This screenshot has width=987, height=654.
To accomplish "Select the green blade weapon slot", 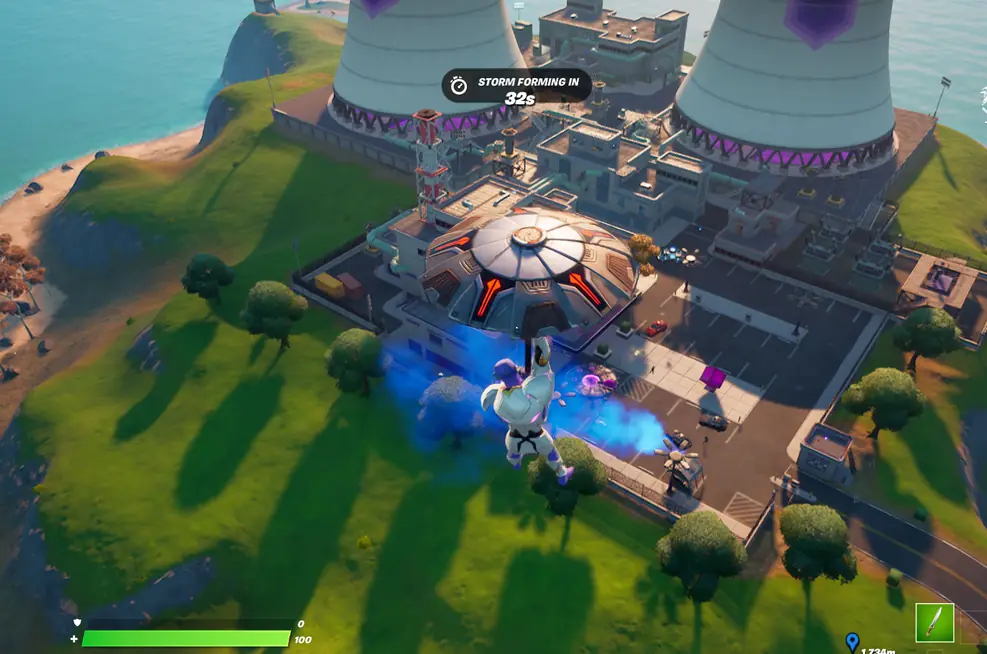I will click(934, 622).
